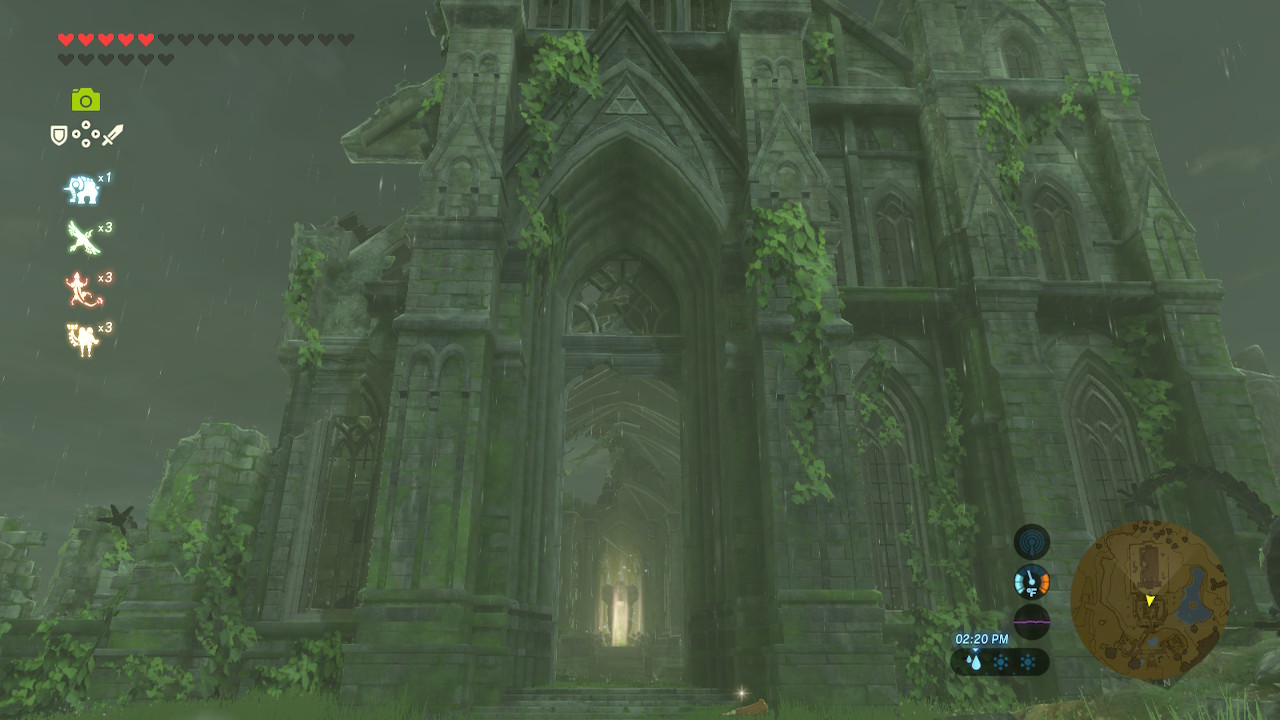
Task: Click the Sheikah Sensor pulse icon
Action: point(1030,541)
